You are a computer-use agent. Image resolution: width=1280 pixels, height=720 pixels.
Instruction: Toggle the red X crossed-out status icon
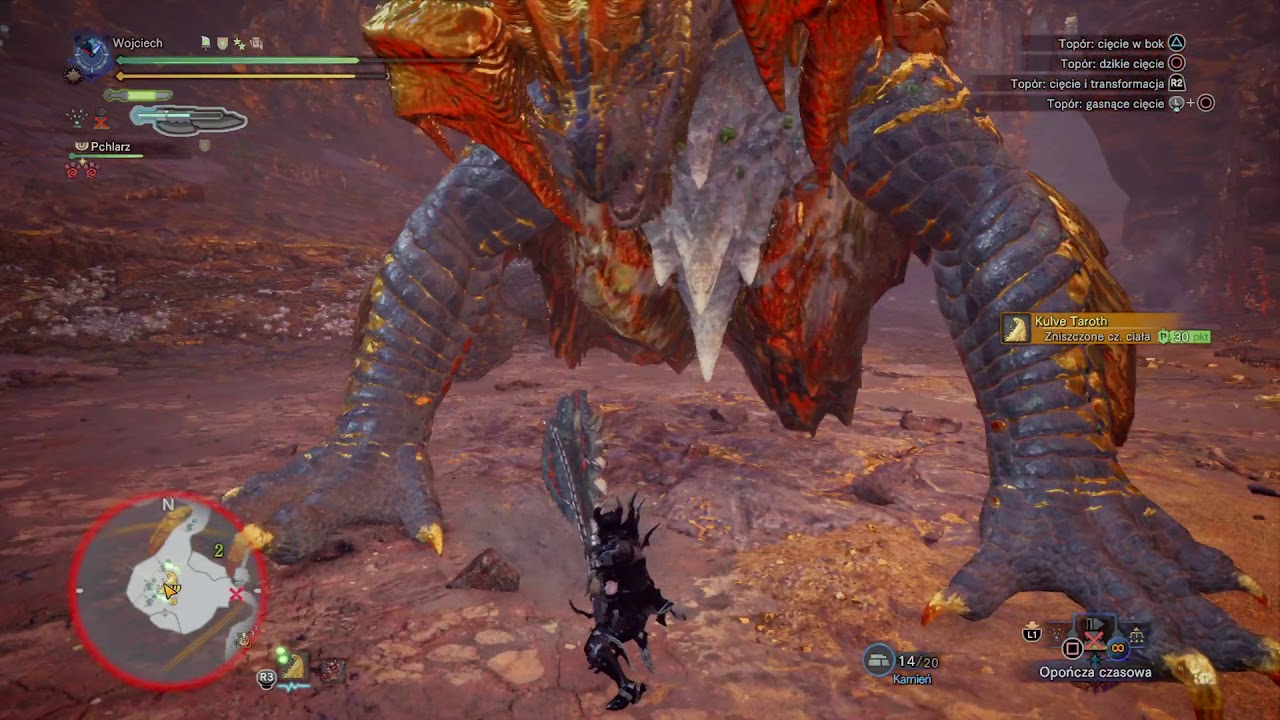pyautogui.click(x=100, y=122)
